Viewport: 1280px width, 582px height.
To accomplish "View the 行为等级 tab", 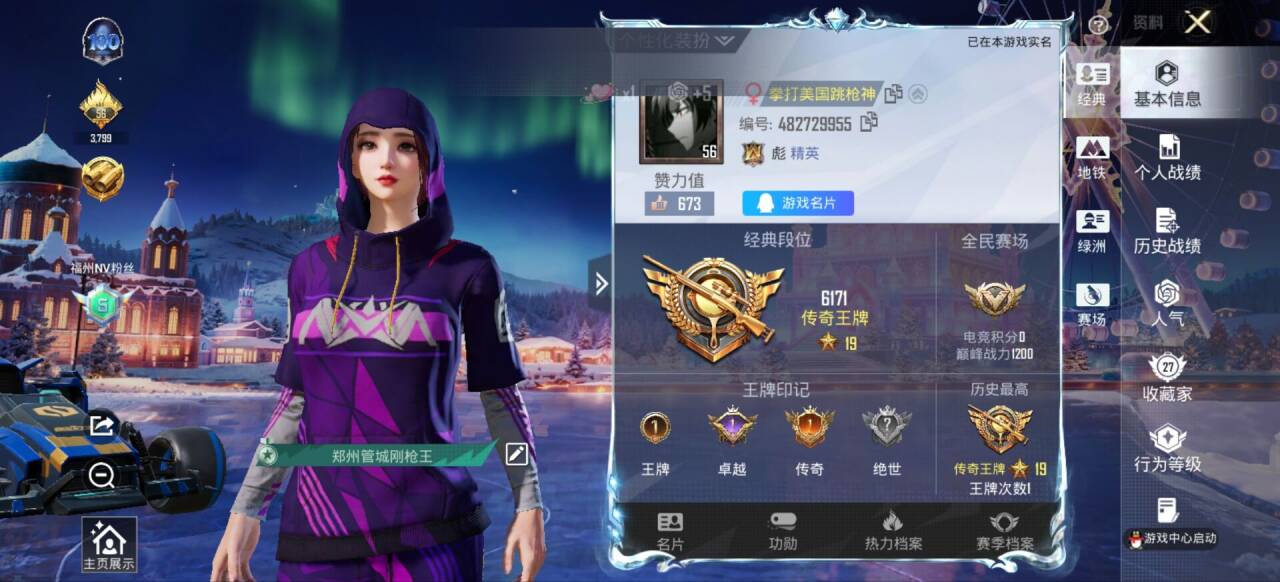I will pyautogui.click(x=1167, y=450).
